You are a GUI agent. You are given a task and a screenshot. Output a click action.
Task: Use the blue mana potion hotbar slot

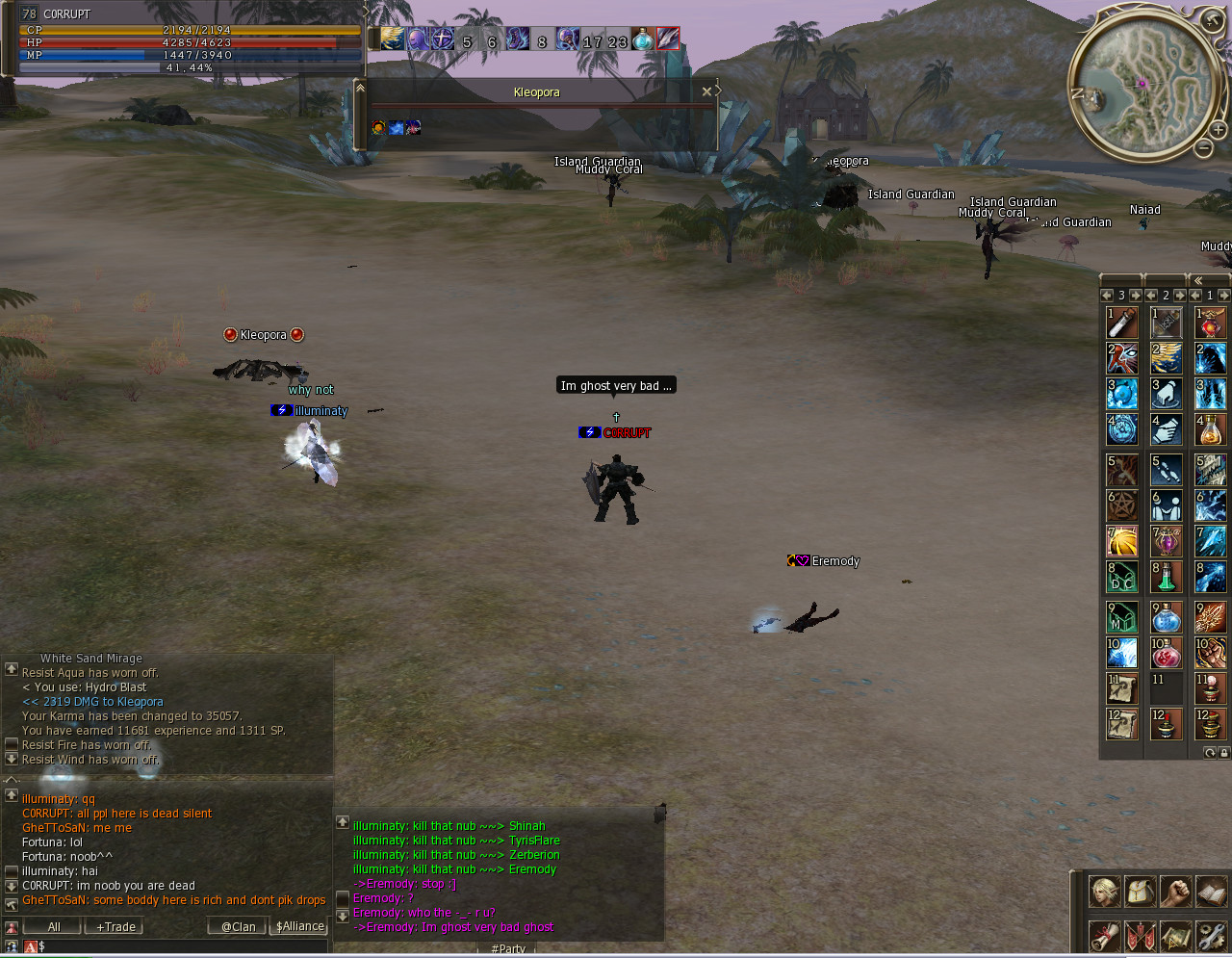[x=1167, y=614]
